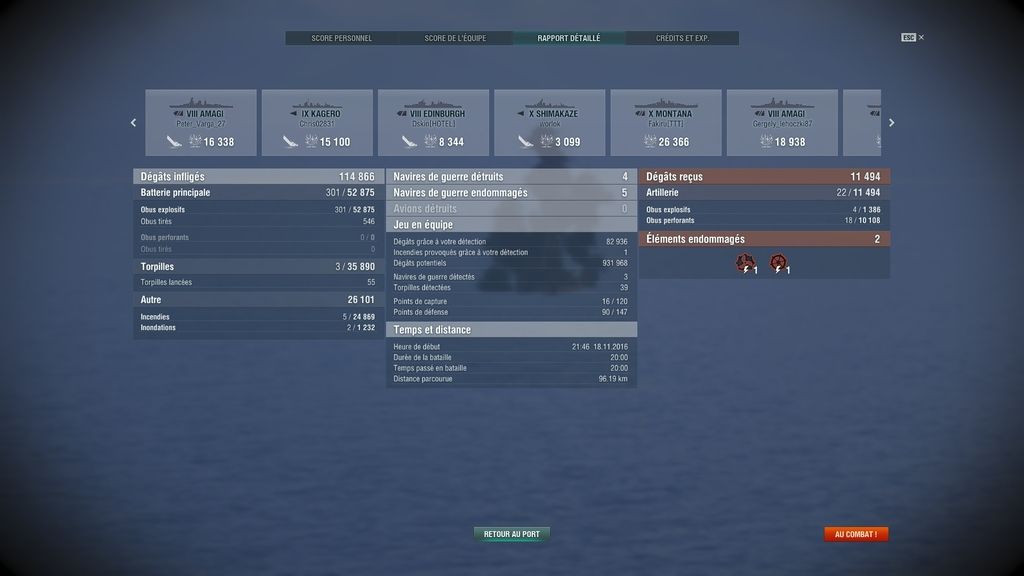Show the Crédits et Exp. tab

point(682,38)
